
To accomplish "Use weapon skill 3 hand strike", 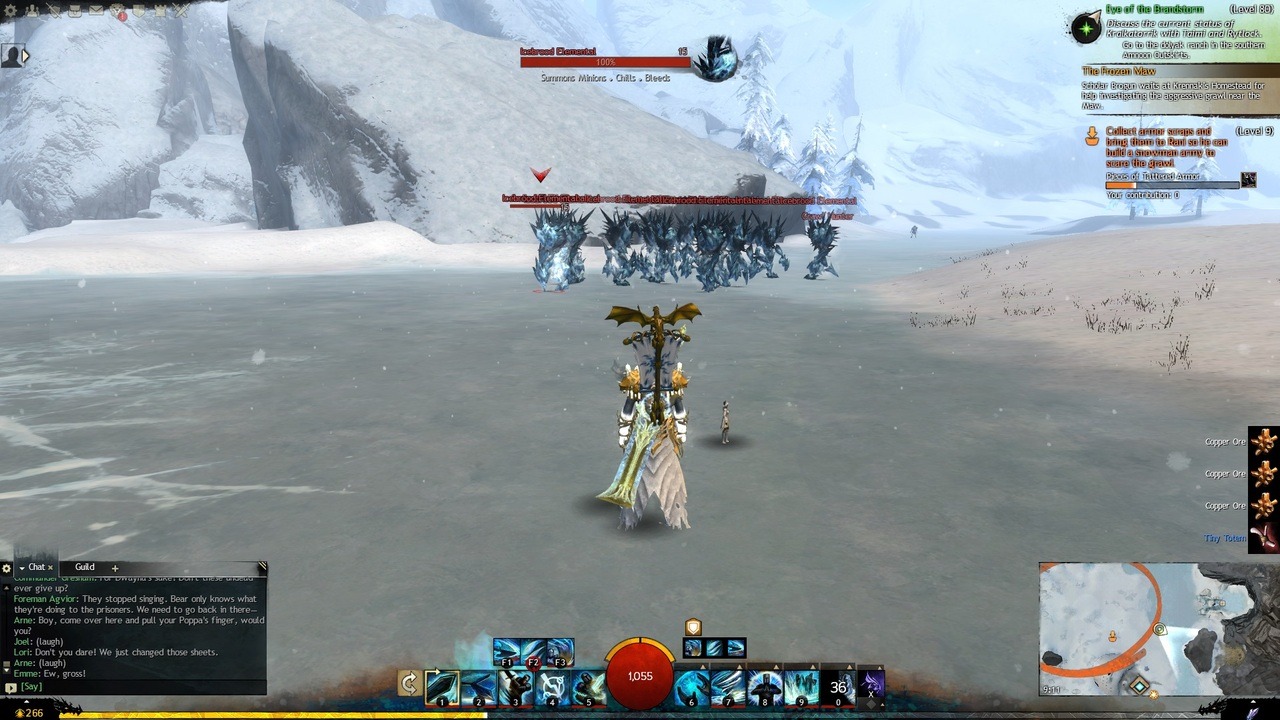I will [x=515, y=687].
